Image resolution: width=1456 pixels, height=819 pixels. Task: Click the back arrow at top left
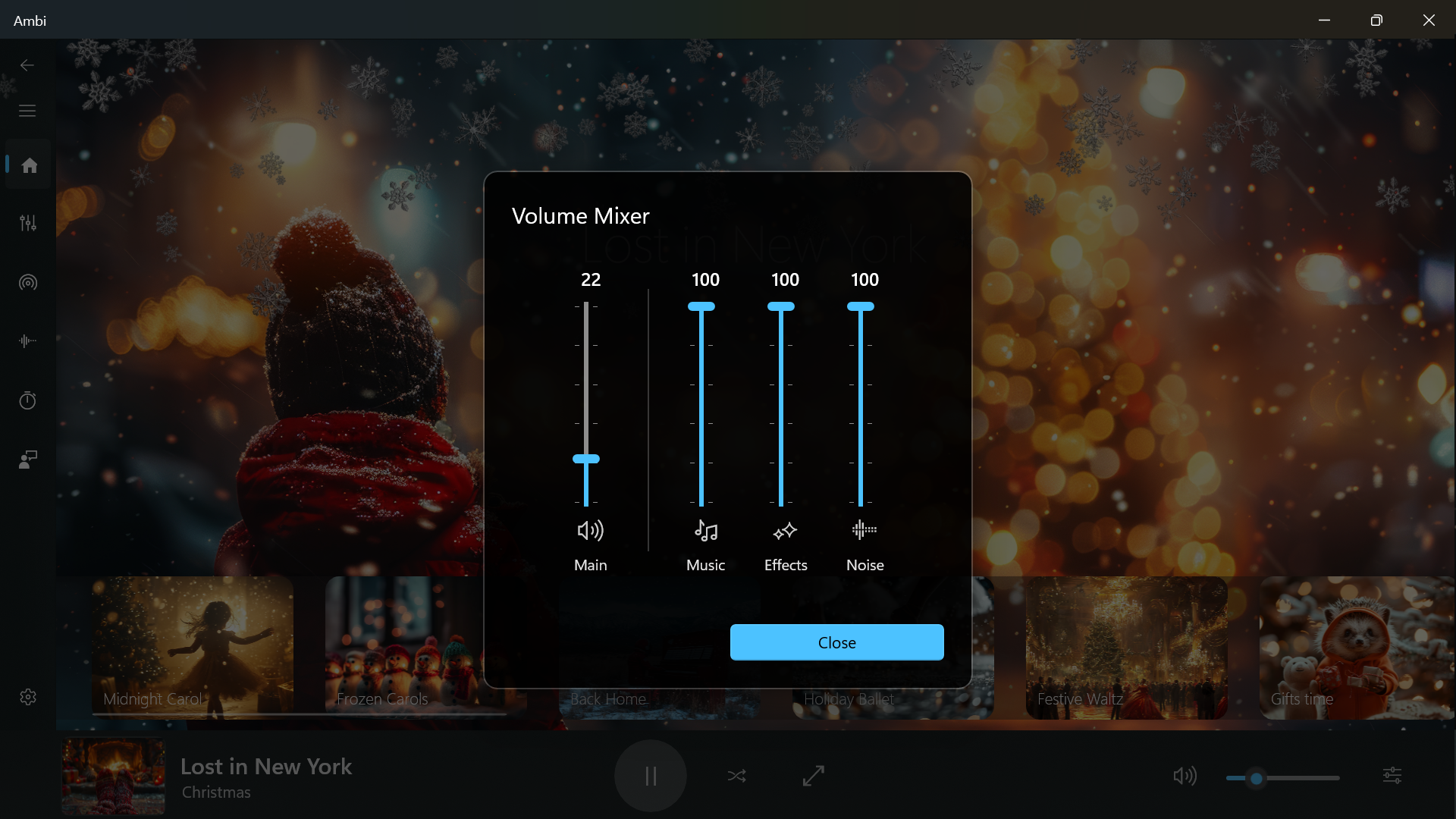(27, 65)
